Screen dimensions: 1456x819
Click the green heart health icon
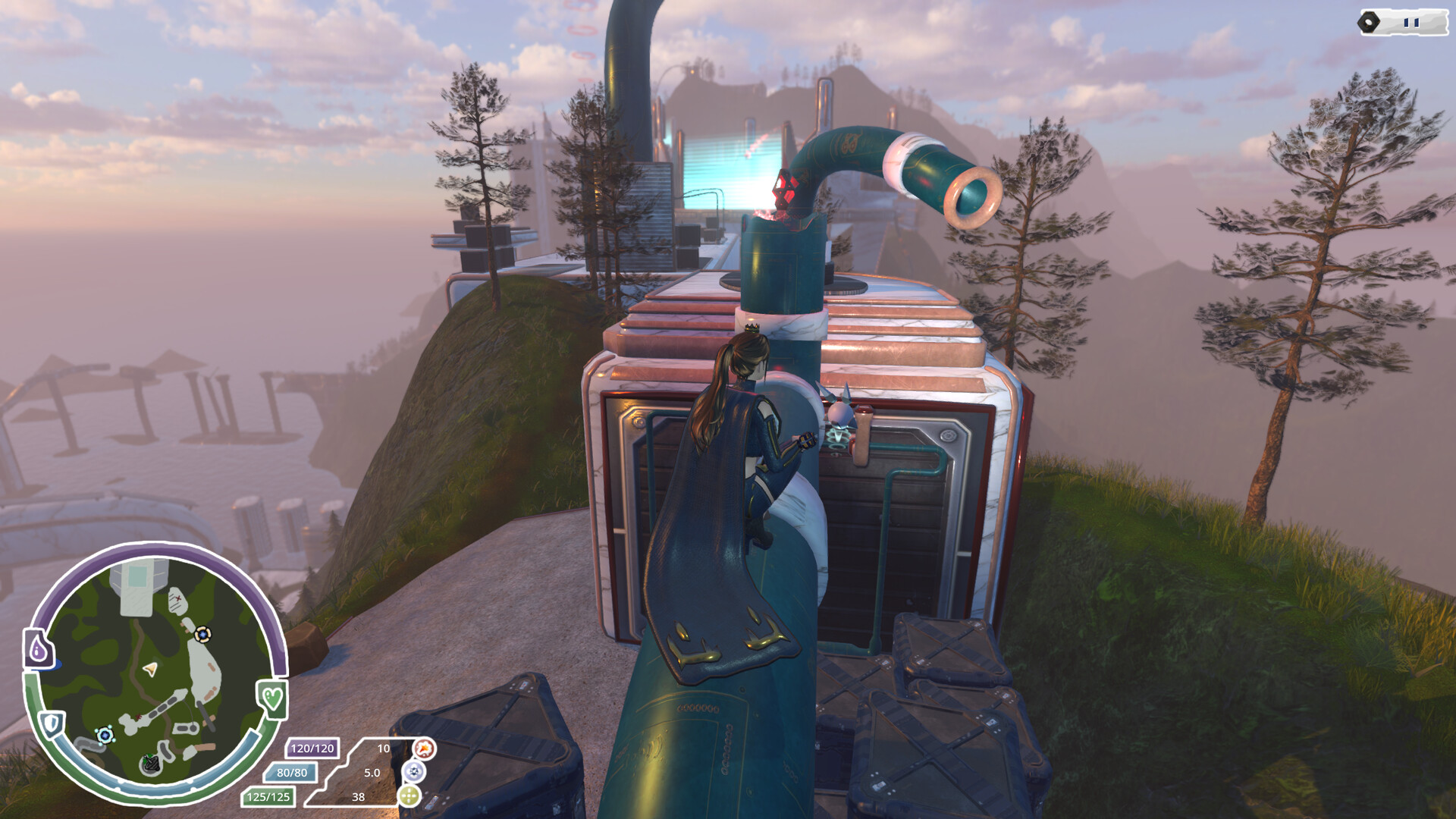272,698
